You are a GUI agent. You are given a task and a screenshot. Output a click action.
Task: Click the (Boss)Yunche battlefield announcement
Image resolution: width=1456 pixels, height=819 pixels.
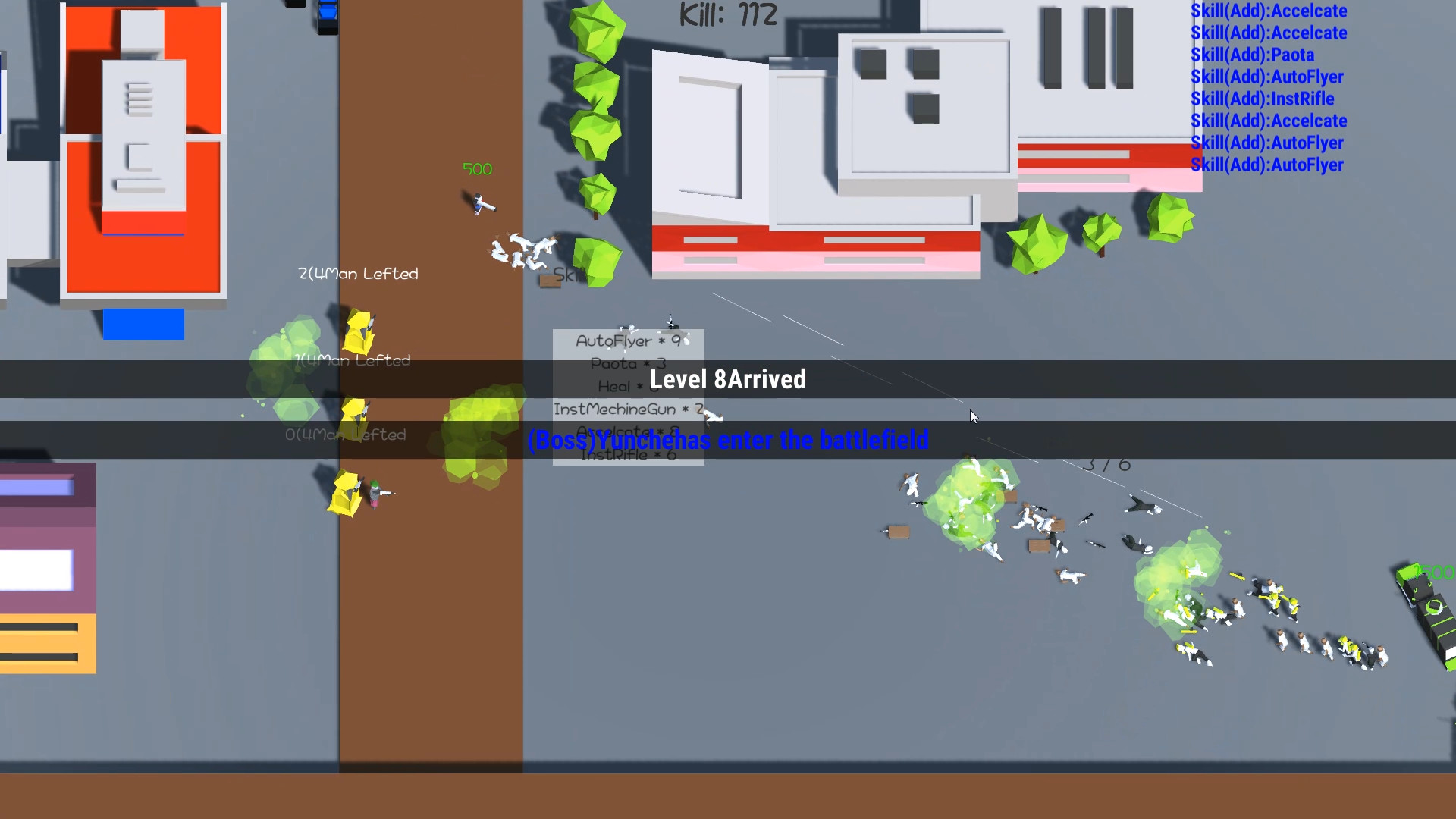click(x=728, y=440)
